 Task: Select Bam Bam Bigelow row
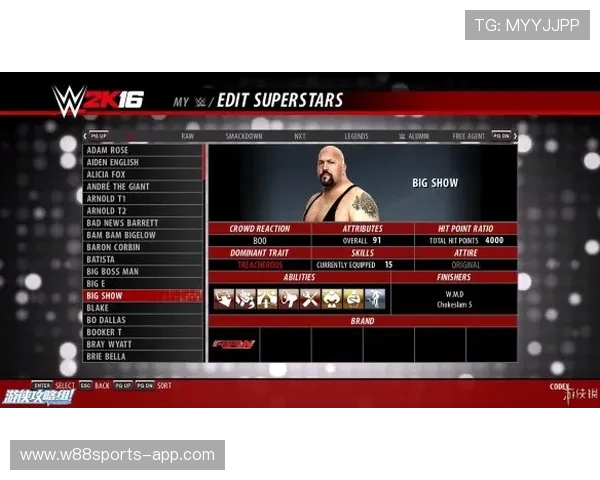142,235
